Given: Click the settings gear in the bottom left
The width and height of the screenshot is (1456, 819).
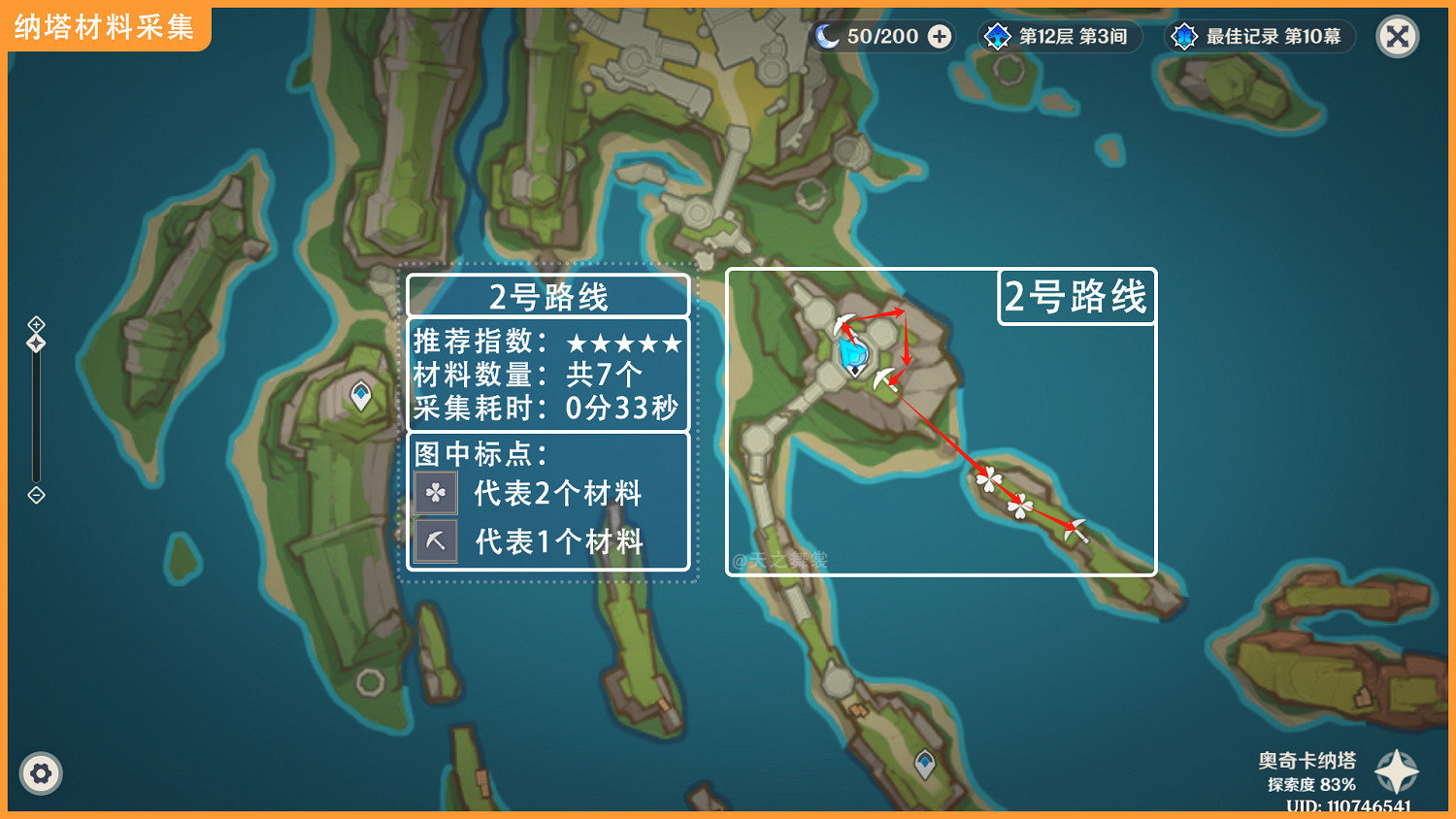Looking at the screenshot, I should click(41, 773).
